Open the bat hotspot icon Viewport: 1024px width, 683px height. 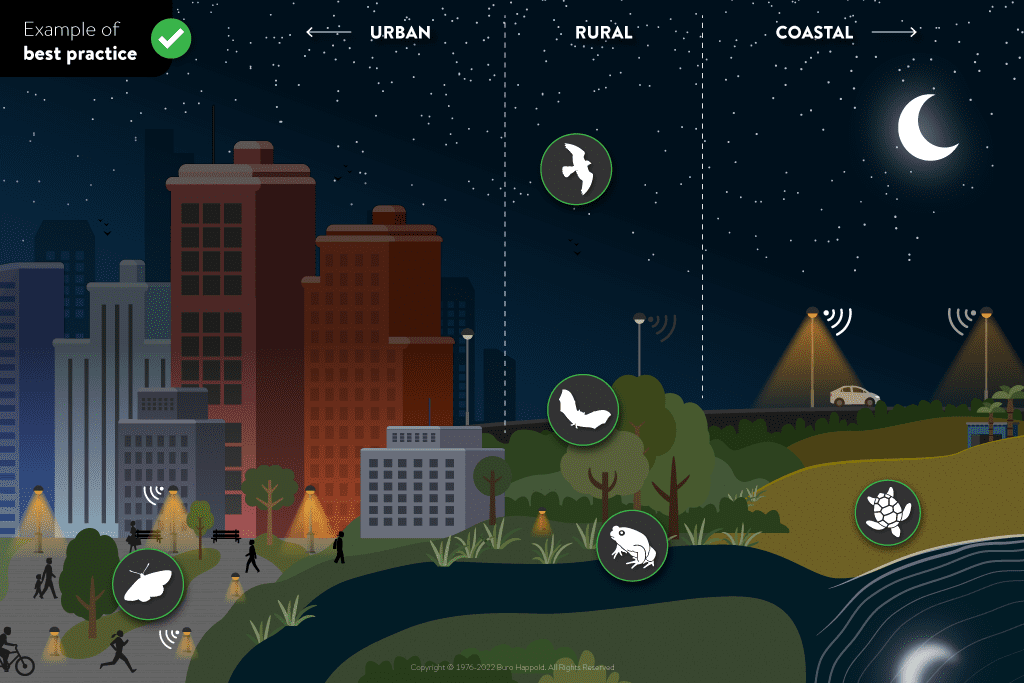coord(583,410)
